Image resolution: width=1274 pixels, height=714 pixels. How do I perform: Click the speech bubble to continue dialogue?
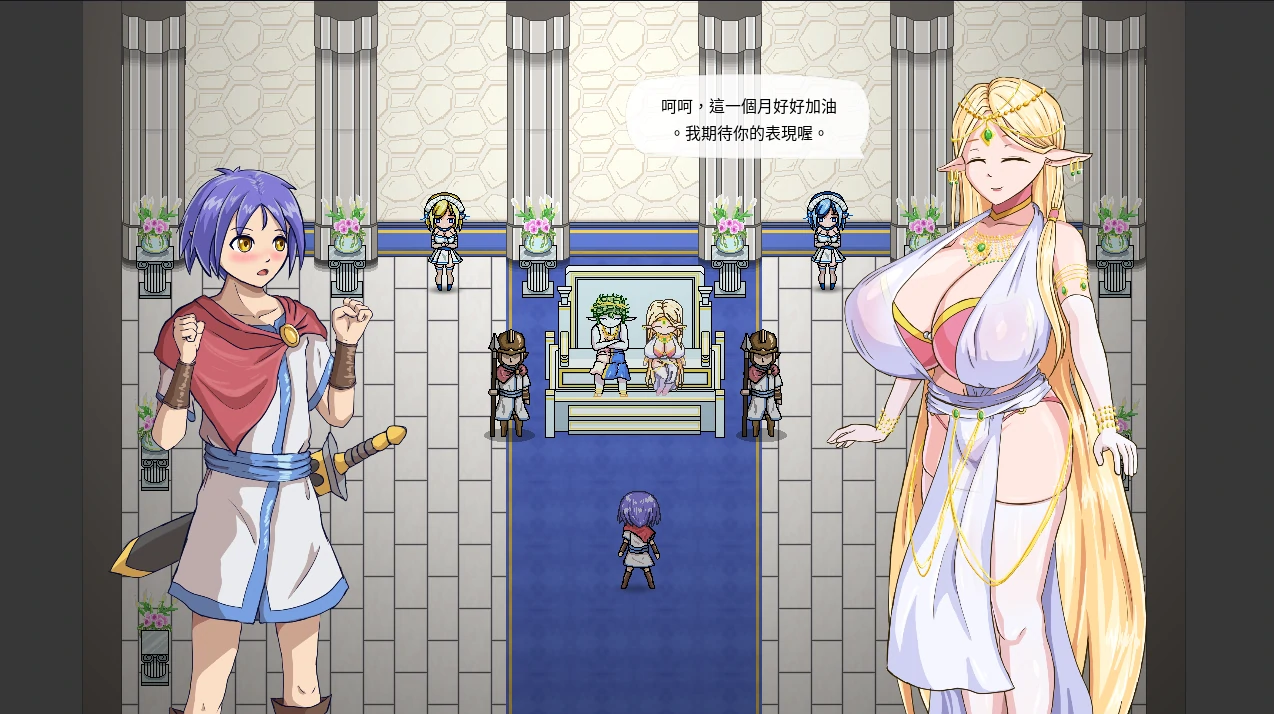pos(748,118)
